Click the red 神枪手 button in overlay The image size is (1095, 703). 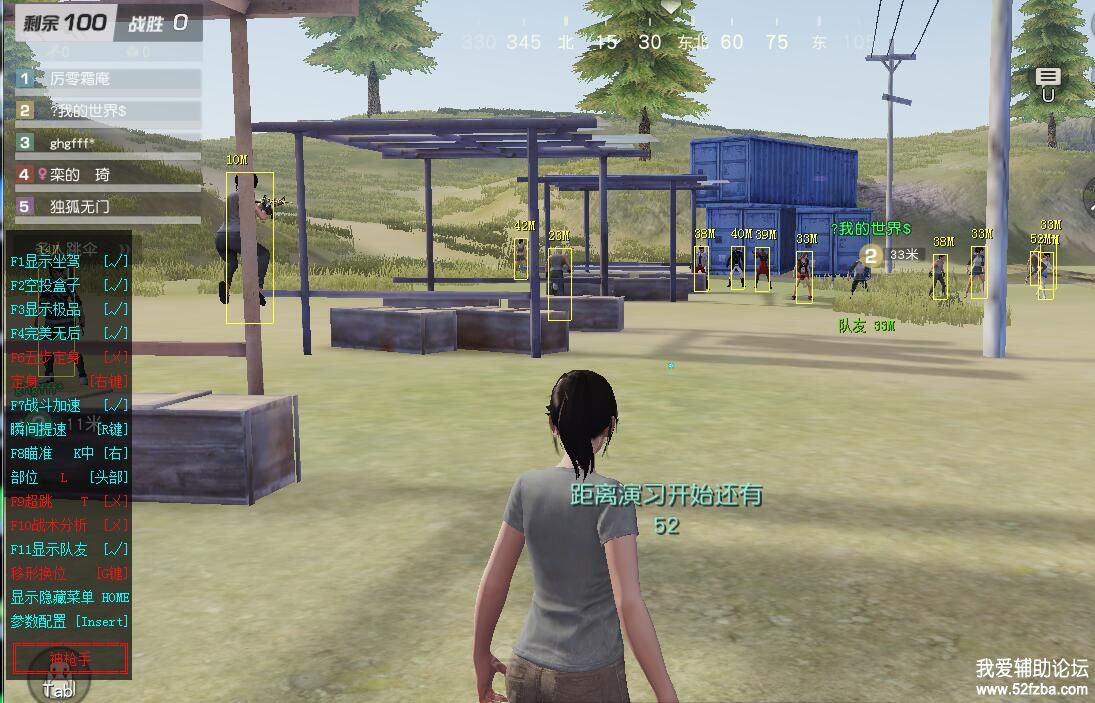(70, 658)
